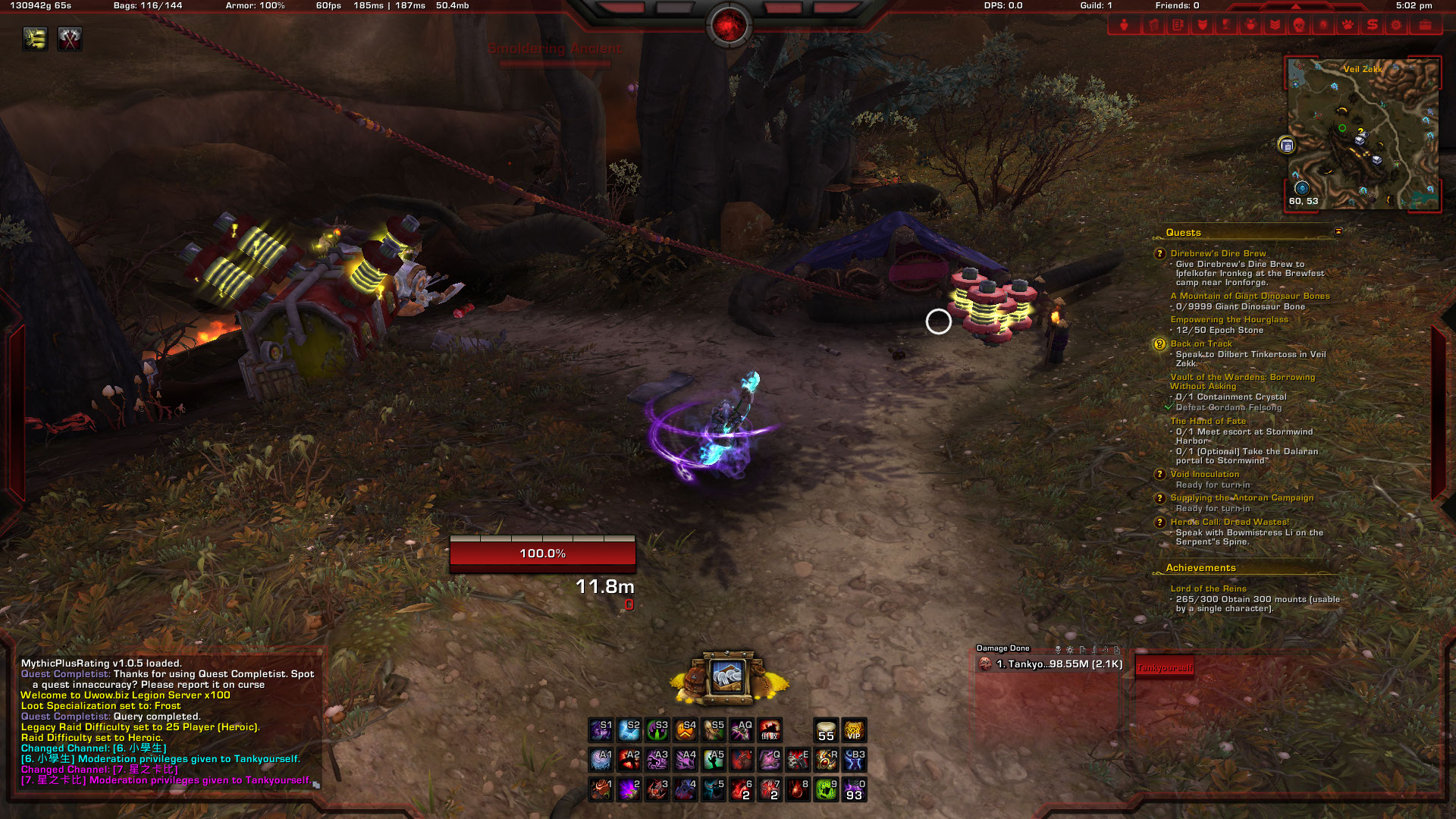
Task: Open the dollar-sign shop button
Action: 1372,25
